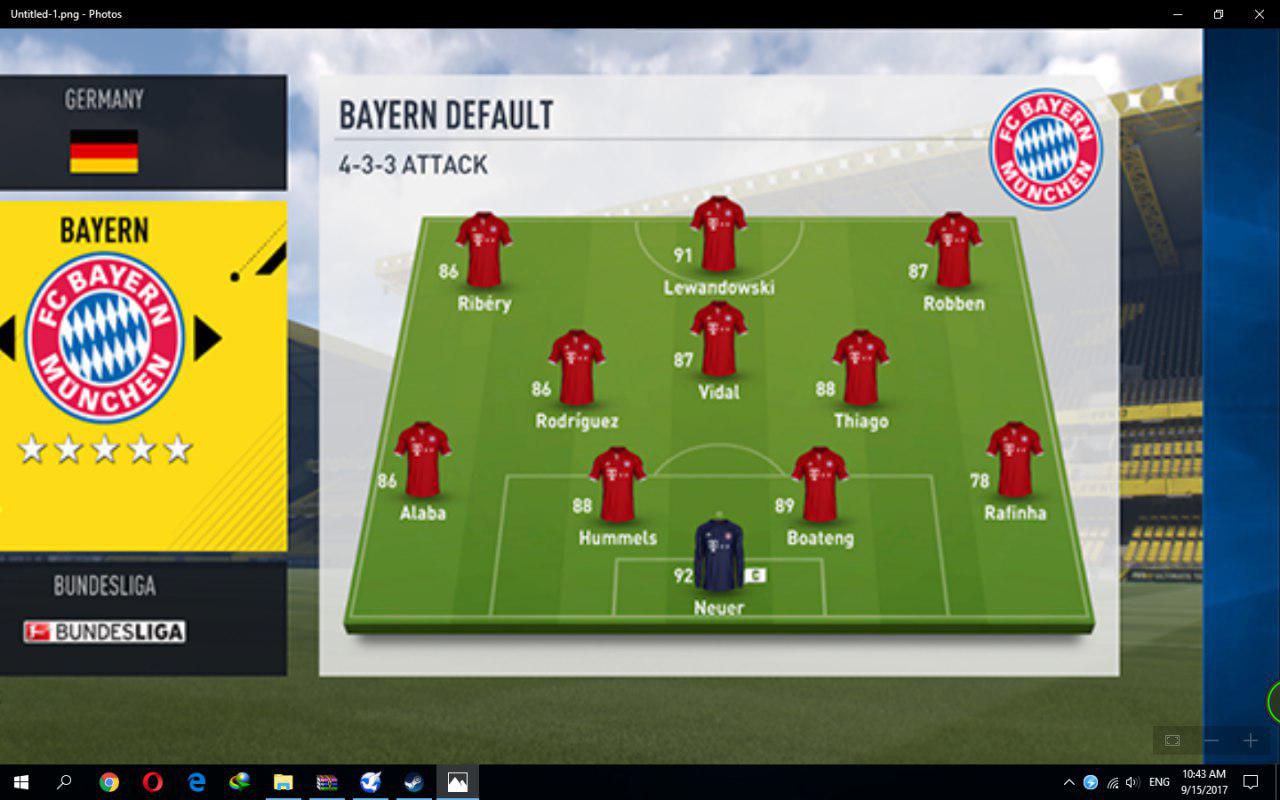Go to the previous team with the left arrow
The image size is (1280, 800).
pos(7,339)
